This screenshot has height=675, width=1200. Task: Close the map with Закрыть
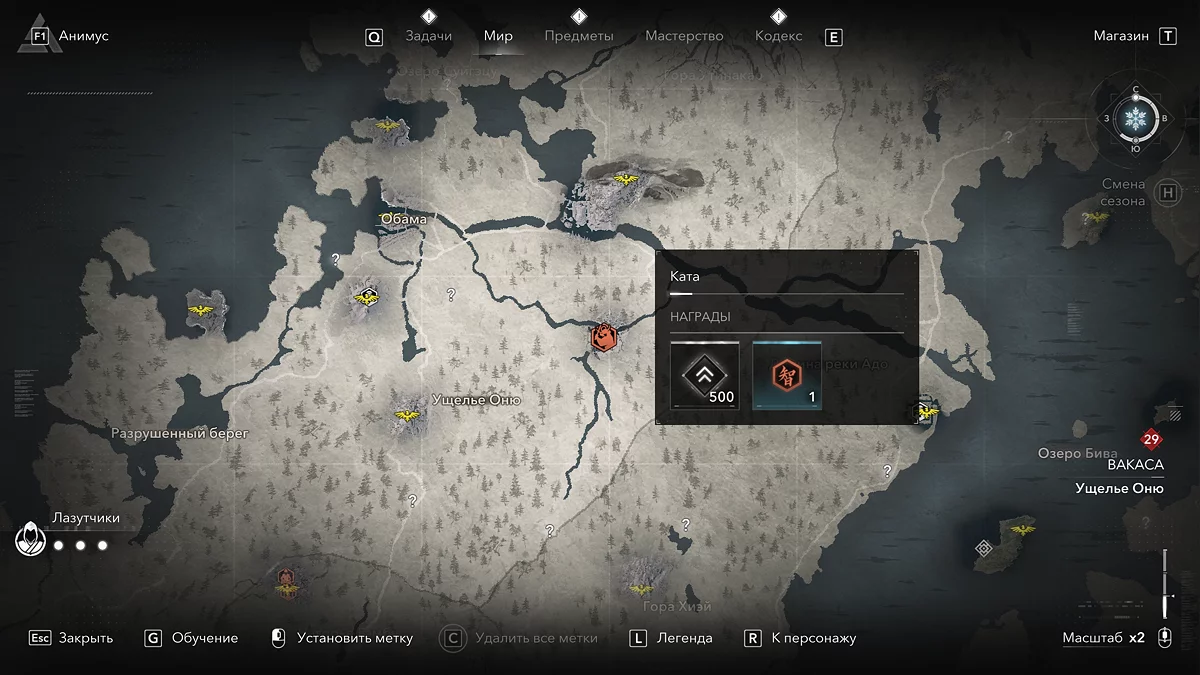click(x=85, y=638)
